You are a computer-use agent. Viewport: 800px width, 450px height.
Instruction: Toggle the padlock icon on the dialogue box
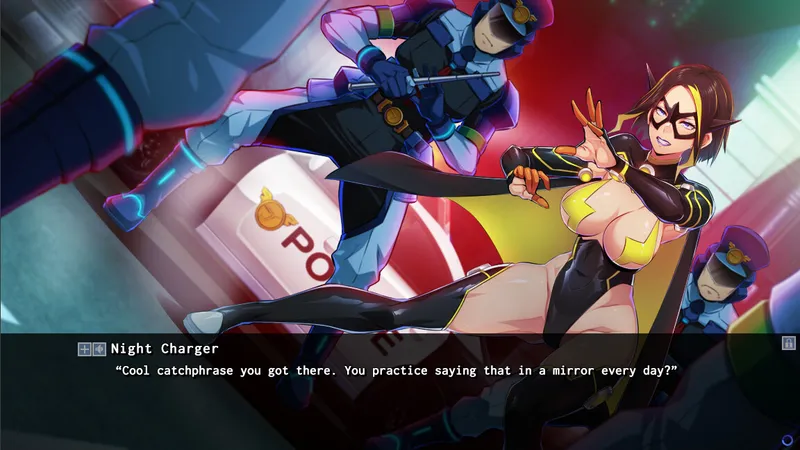[x=788, y=343]
